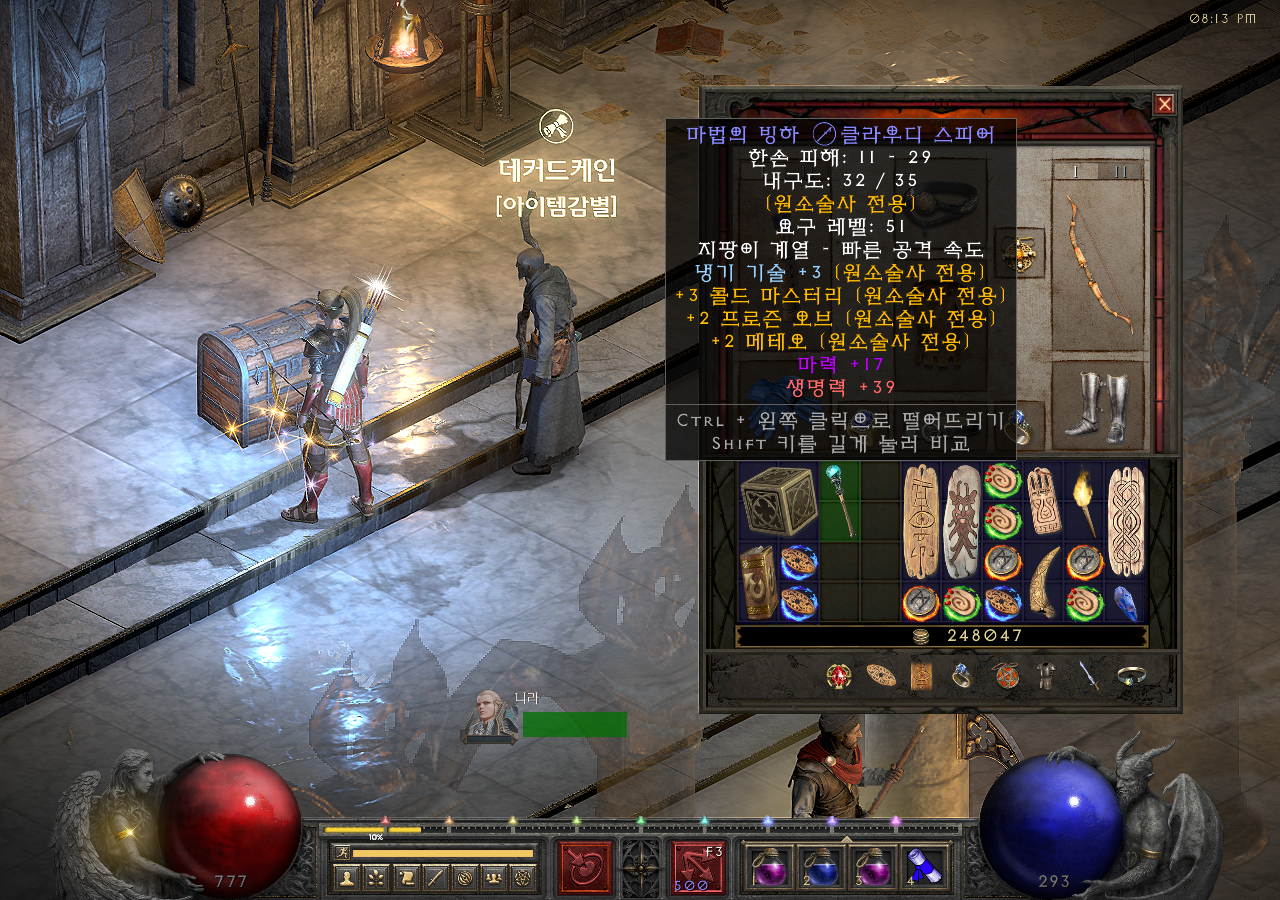Select the burning torch charm
1280x900 pixels.
pyautogui.click(x=1083, y=500)
